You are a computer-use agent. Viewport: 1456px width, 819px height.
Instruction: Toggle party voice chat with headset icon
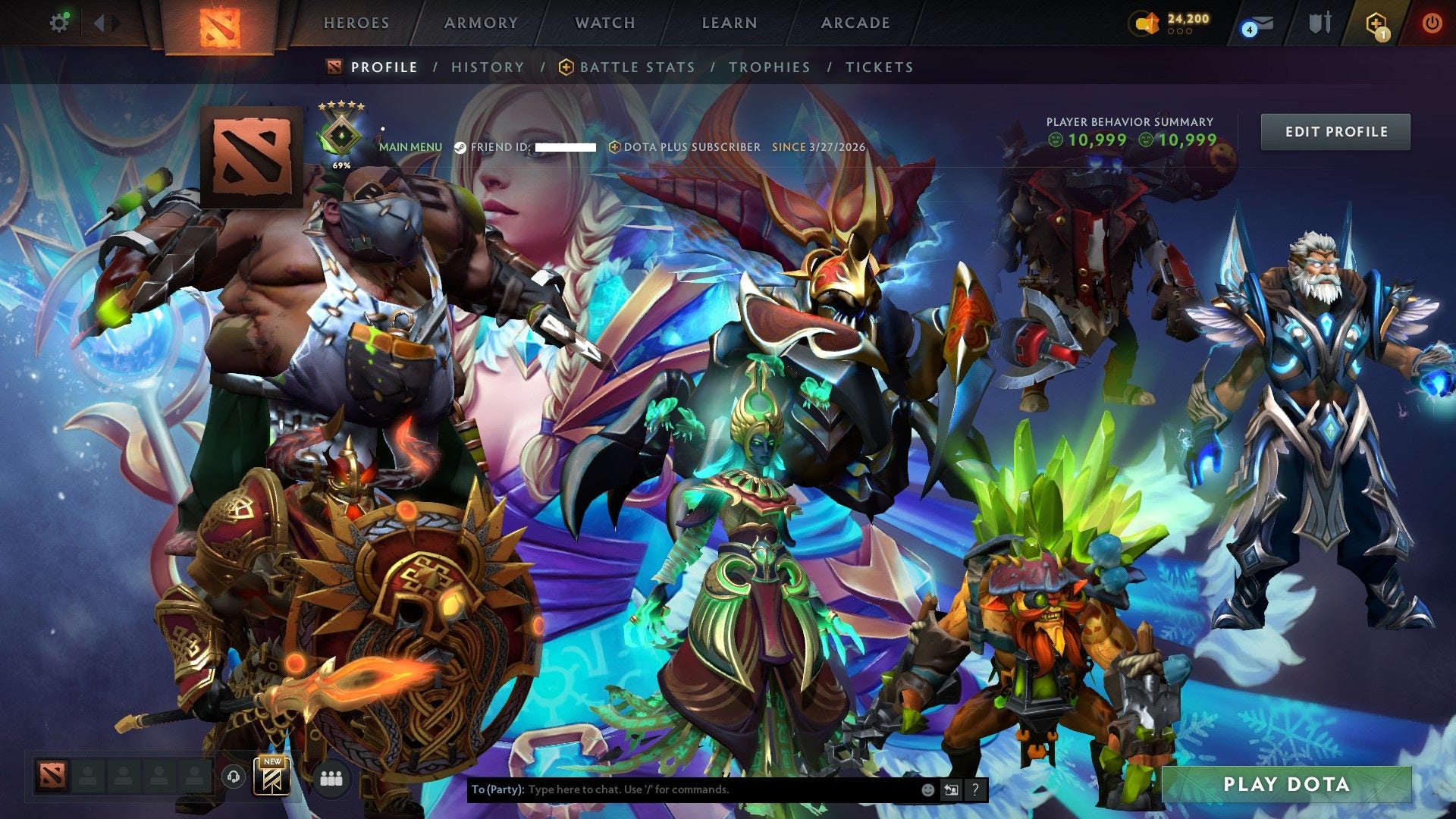(x=234, y=777)
